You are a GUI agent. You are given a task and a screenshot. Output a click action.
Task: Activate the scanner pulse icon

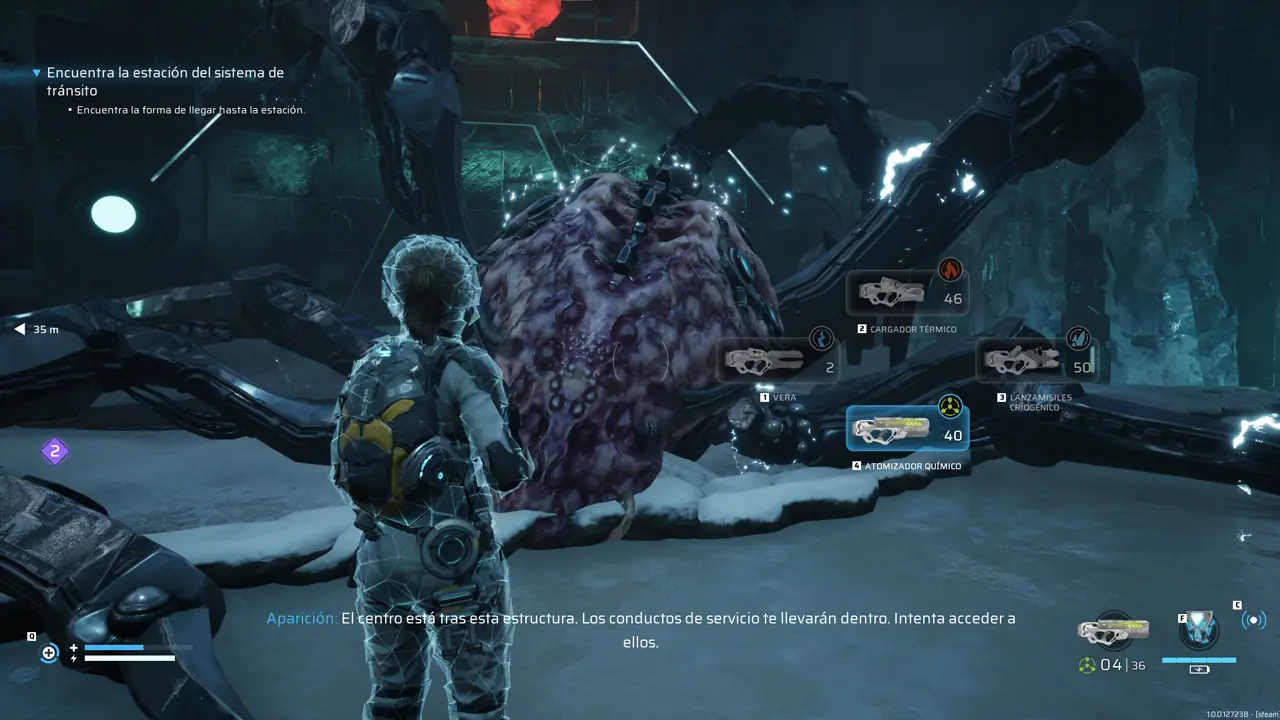[x=1252, y=620]
